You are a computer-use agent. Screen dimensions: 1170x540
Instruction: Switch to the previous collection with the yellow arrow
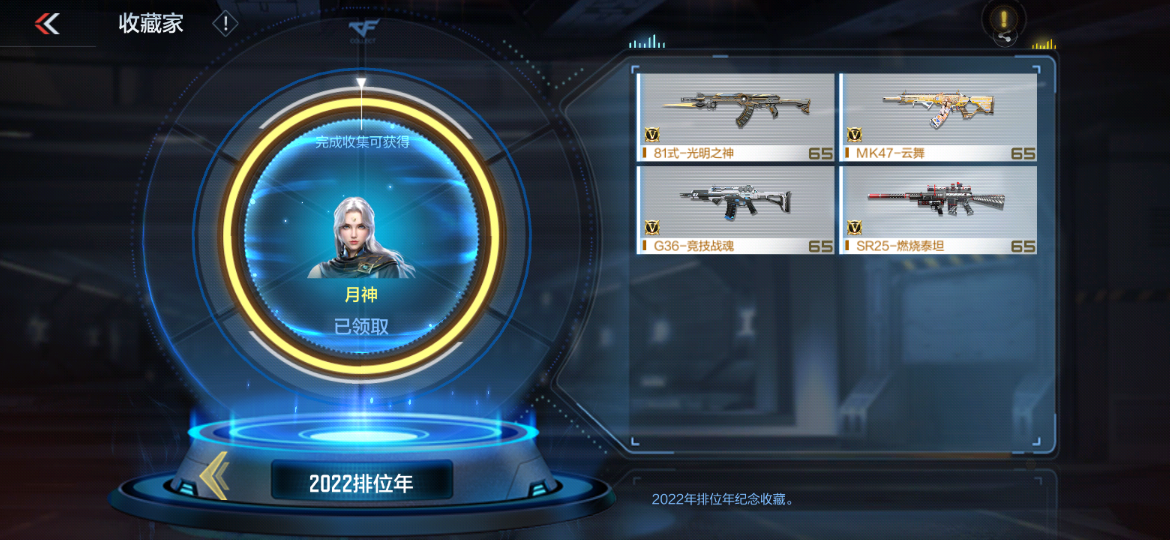(213, 477)
